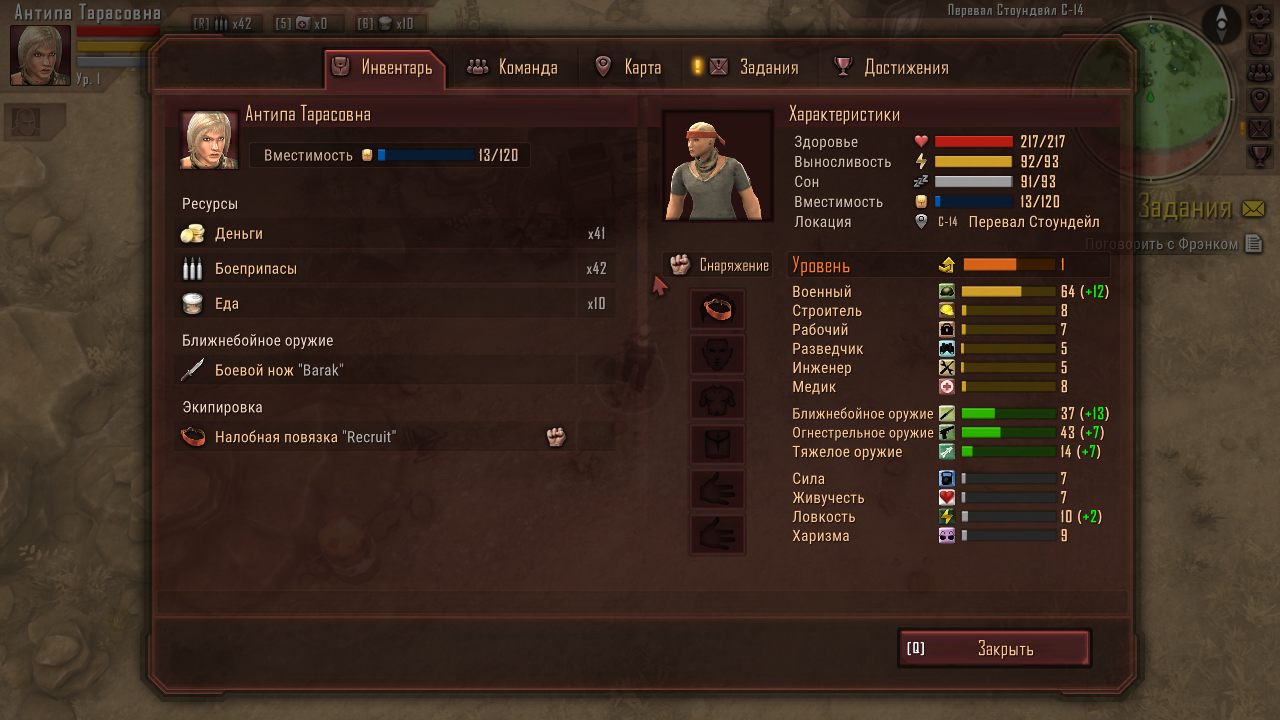Click the character portrait in top-left HUD
Image resolution: width=1280 pixels, height=720 pixels.
(40, 55)
